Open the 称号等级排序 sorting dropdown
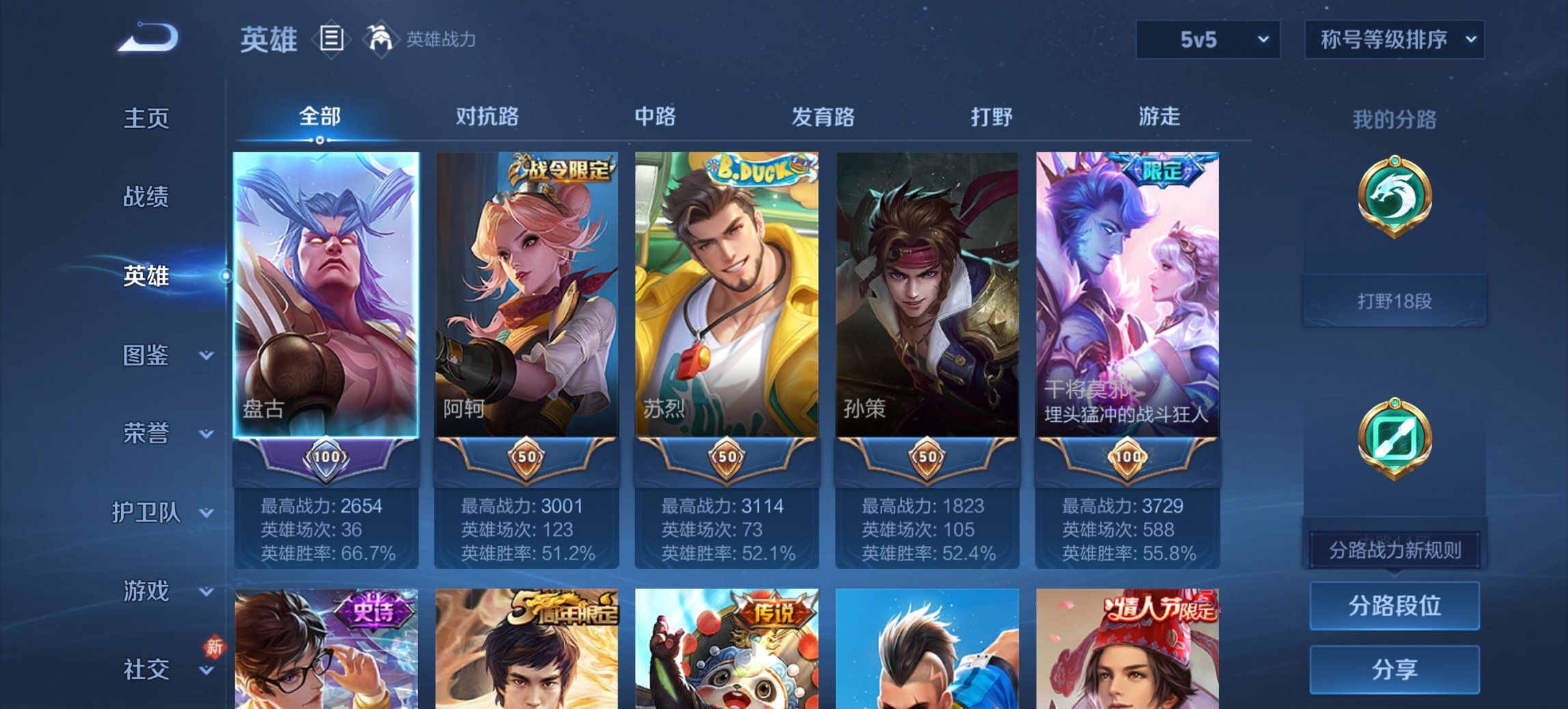This screenshot has height=709, width=1568. (x=1394, y=40)
